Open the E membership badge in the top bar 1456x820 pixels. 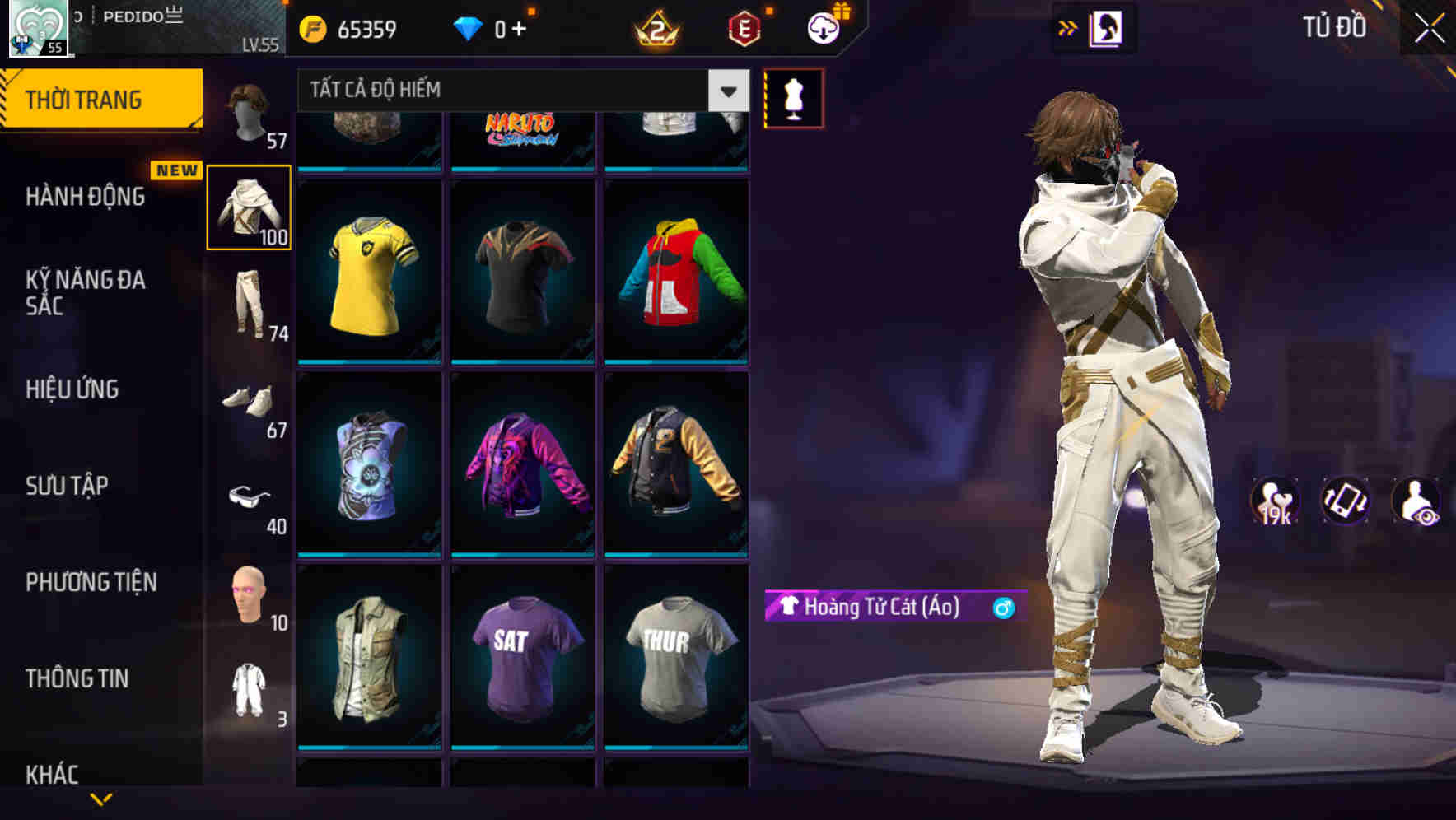[x=744, y=28]
